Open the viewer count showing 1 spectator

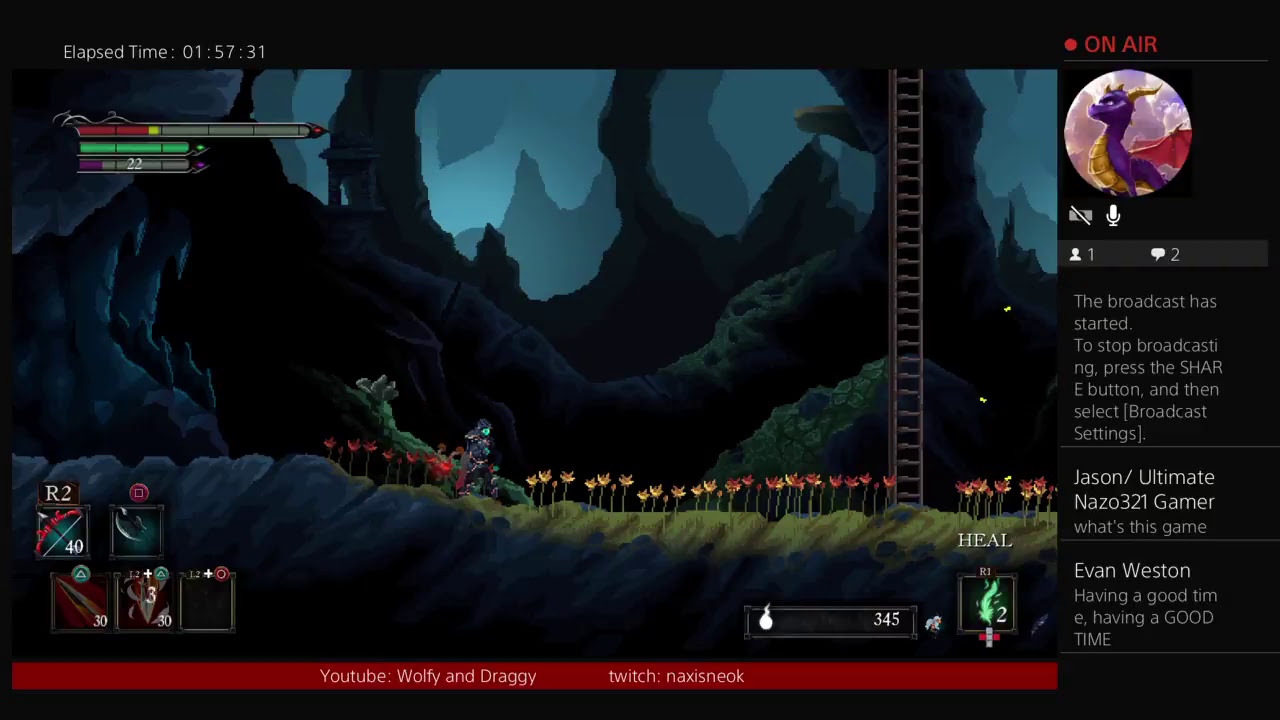click(x=1081, y=254)
